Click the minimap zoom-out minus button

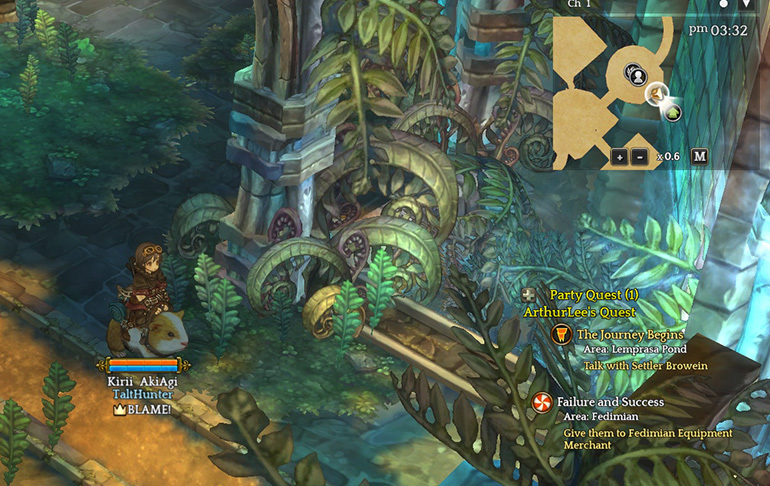tap(639, 156)
